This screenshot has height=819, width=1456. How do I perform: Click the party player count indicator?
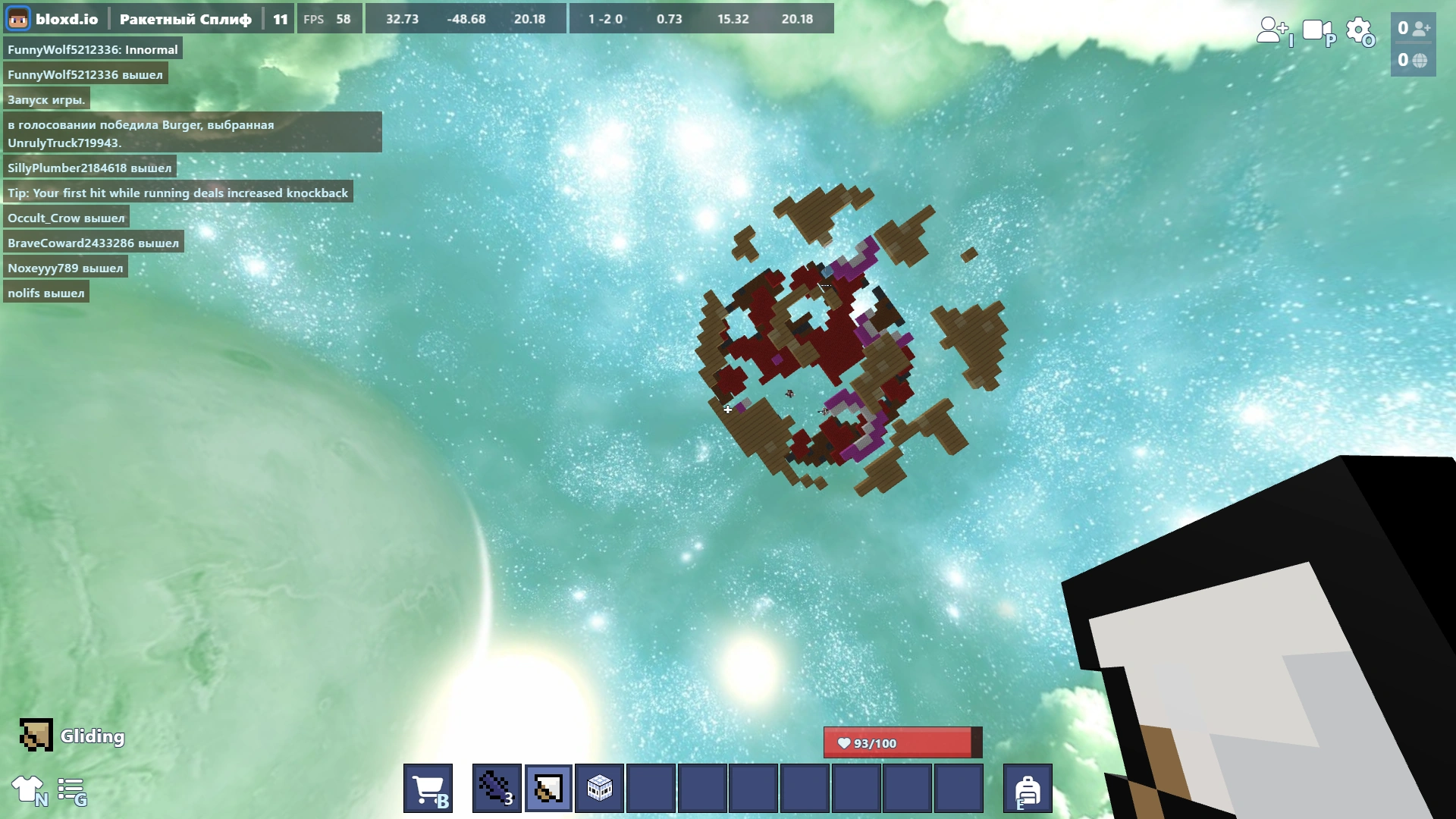[x=1412, y=28]
